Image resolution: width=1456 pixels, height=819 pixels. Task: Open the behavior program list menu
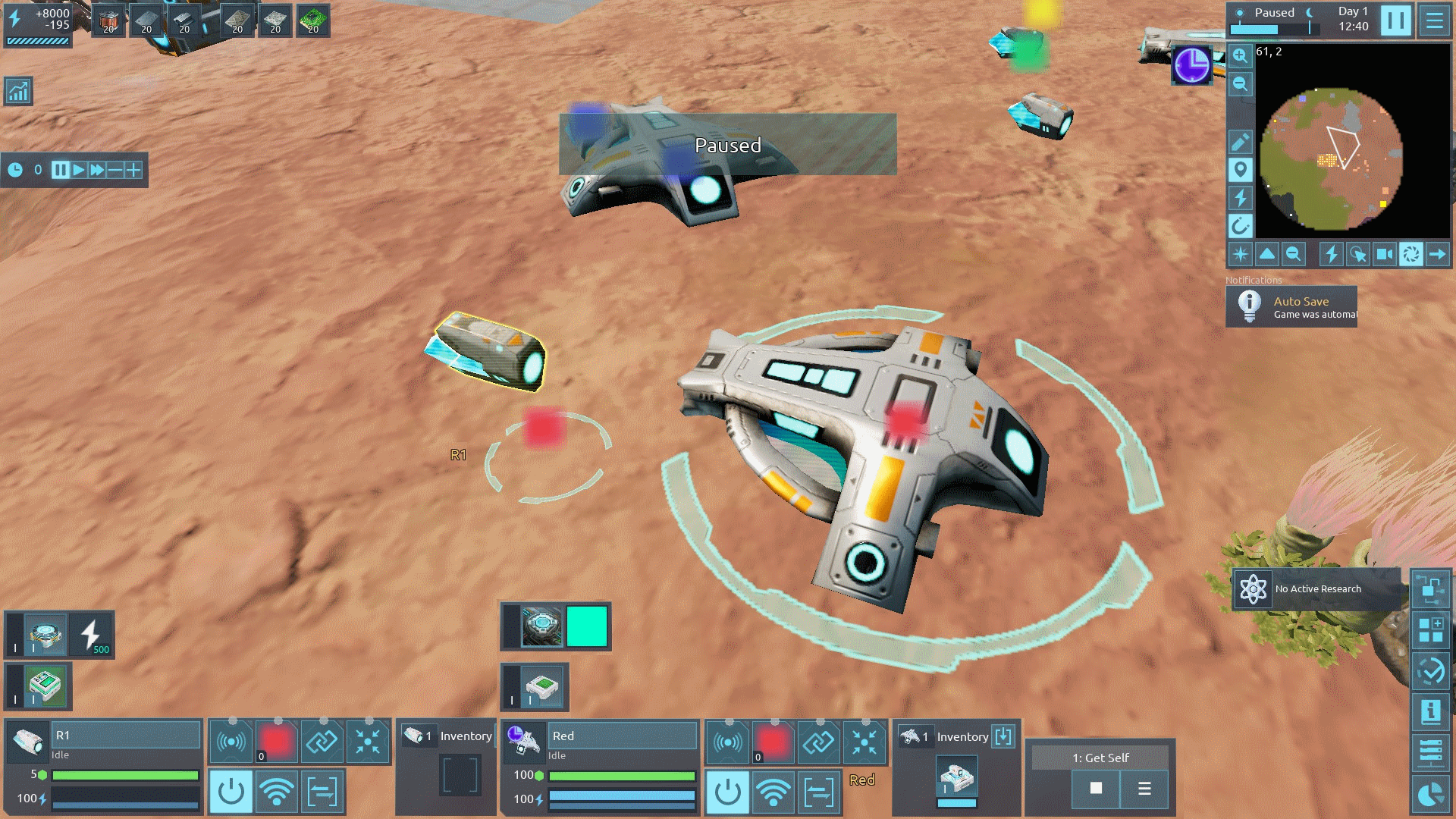pyautogui.click(x=1144, y=789)
